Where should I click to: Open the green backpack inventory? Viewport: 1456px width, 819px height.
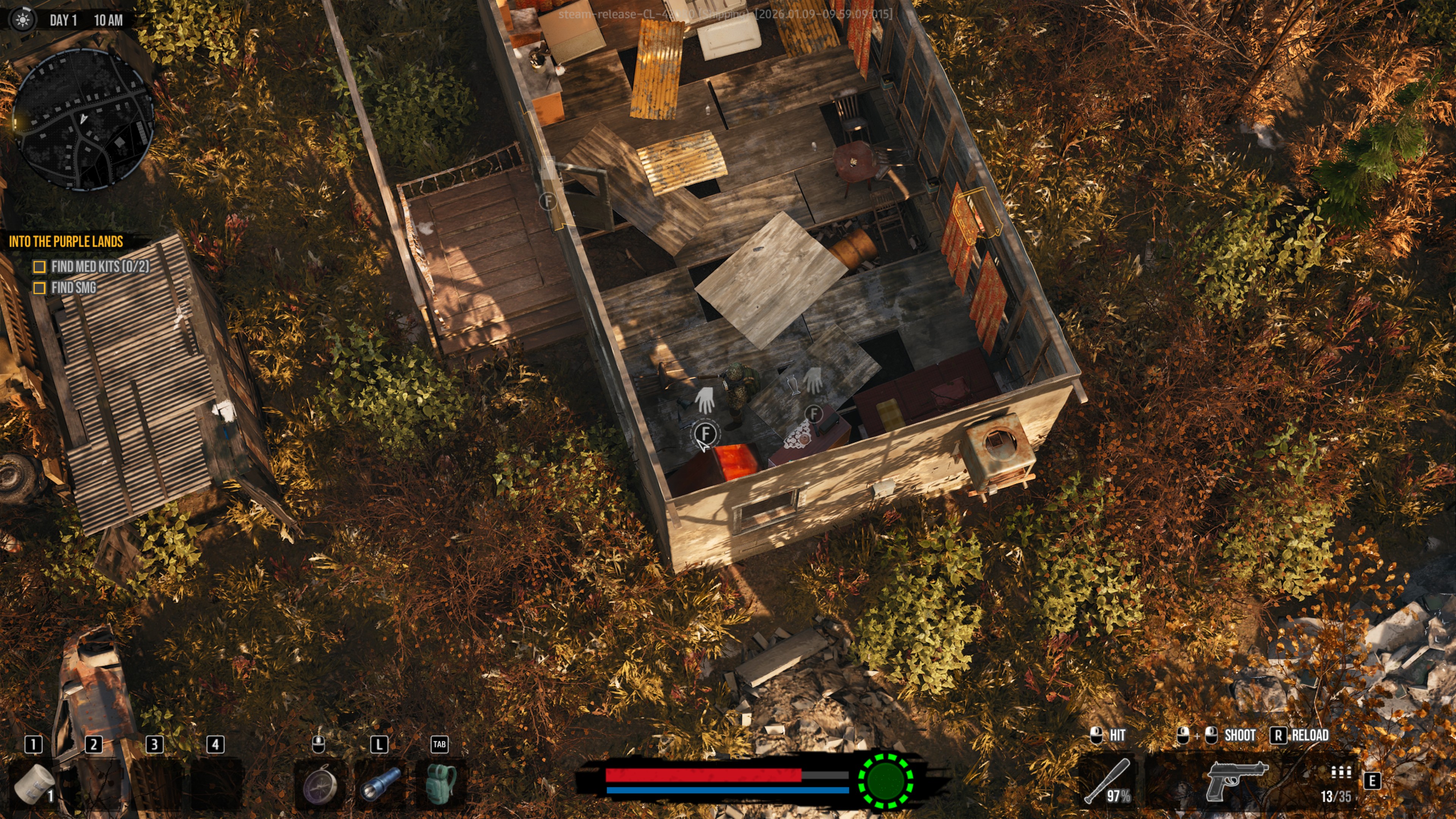440,783
